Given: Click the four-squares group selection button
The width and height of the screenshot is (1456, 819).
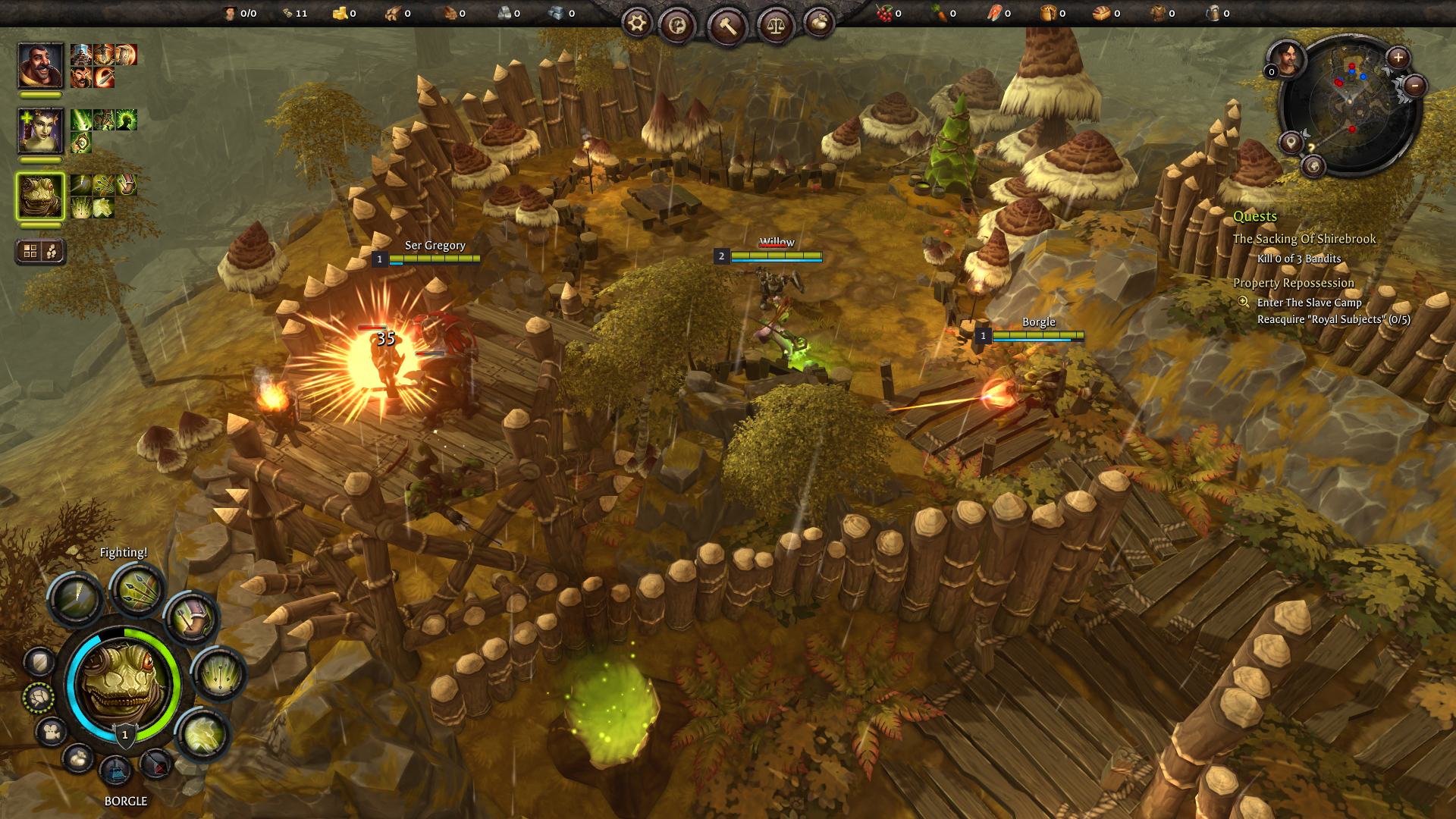Looking at the screenshot, I should point(30,252).
